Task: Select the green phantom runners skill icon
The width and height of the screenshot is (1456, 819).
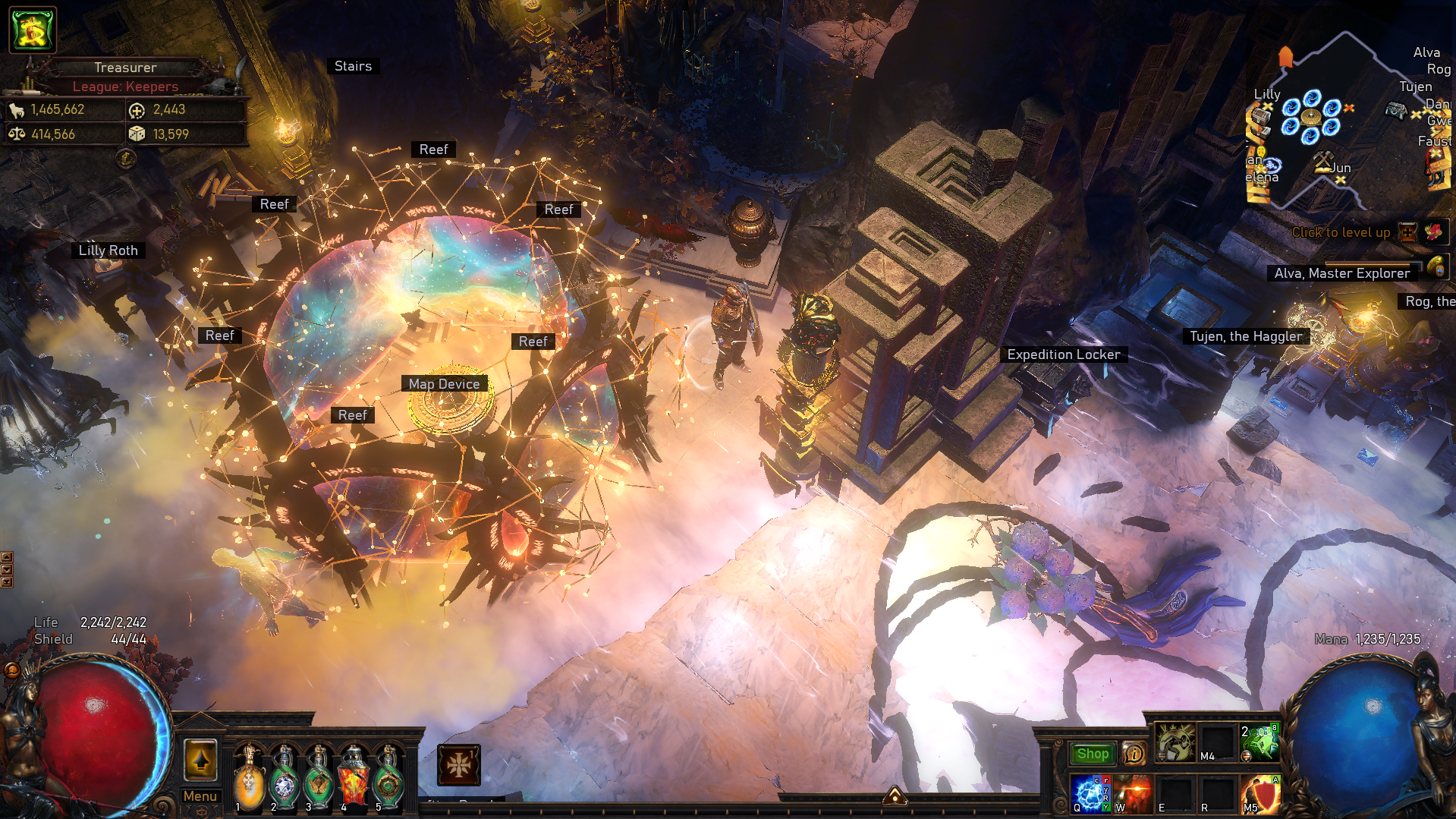Action: tap(1260, 742)
